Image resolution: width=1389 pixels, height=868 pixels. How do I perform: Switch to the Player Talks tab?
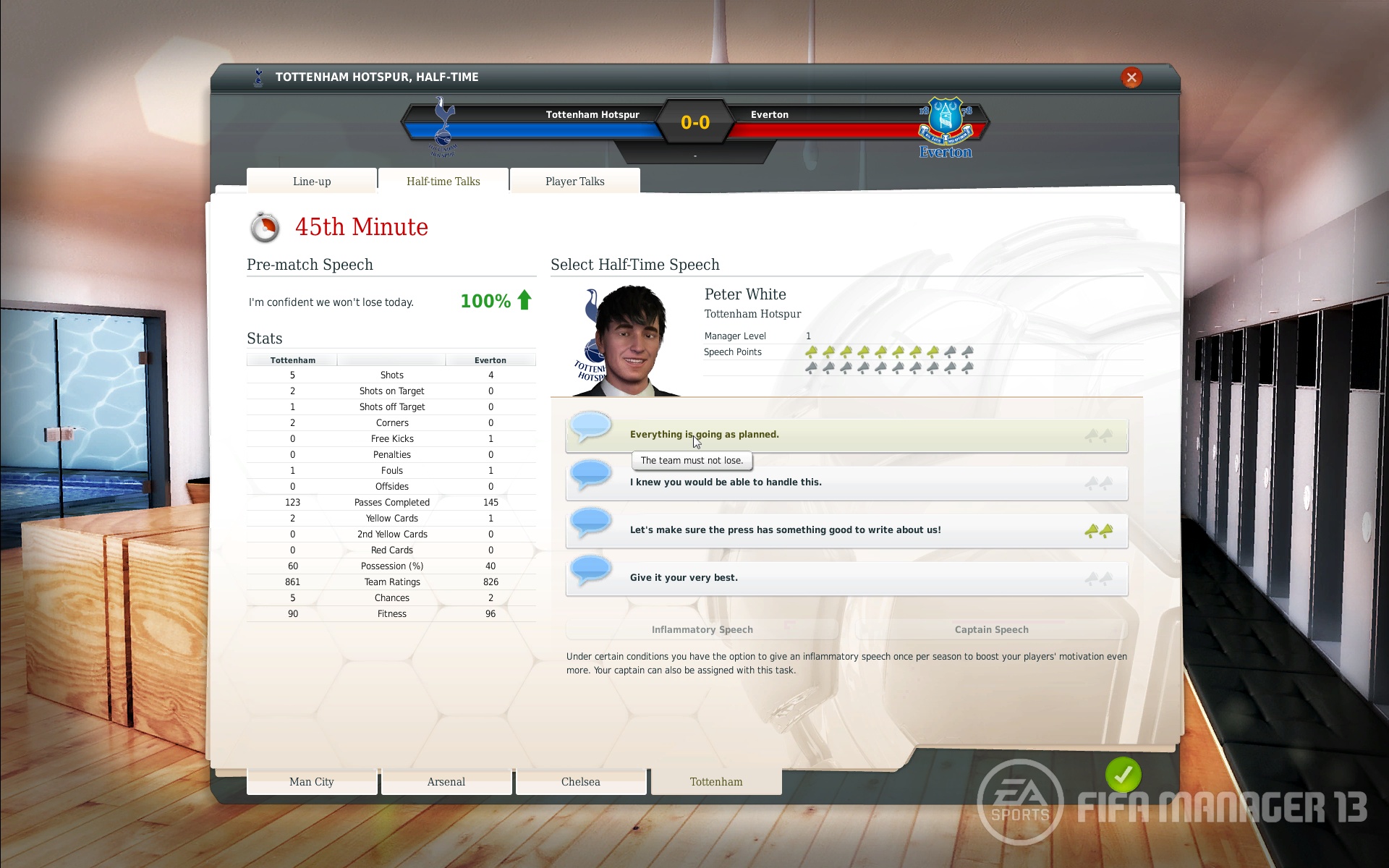pos(574,182)
